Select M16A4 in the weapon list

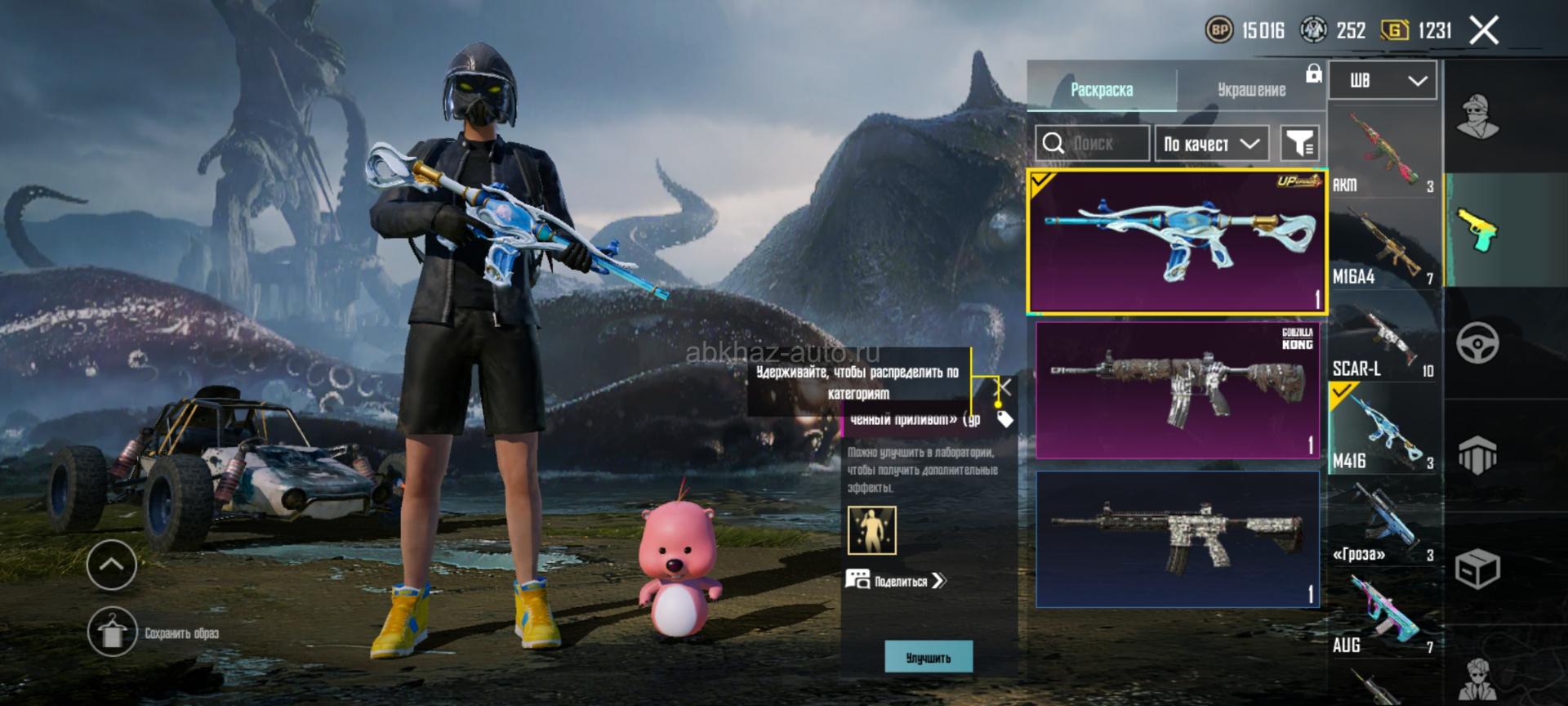pyautogui.click(x=1383, y=244)
